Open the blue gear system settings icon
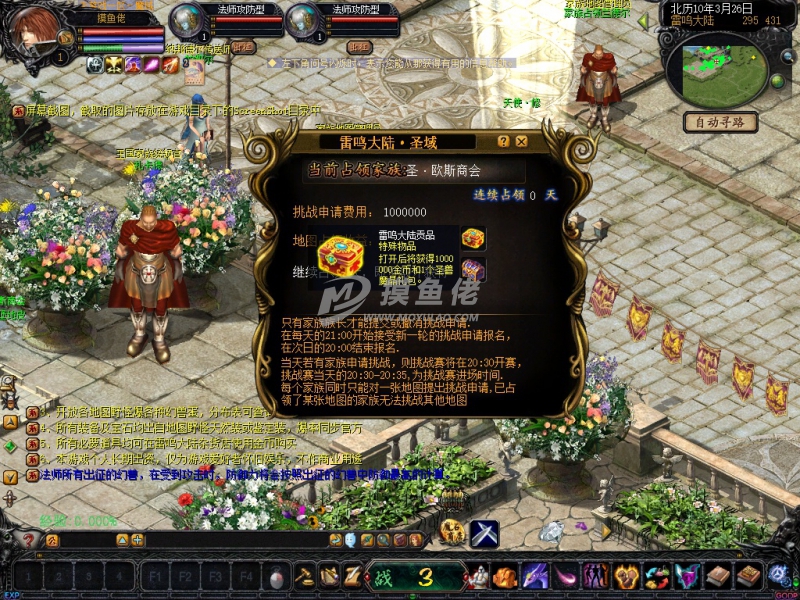The height and width of the screenshot is (600, 800). [779, 575]
